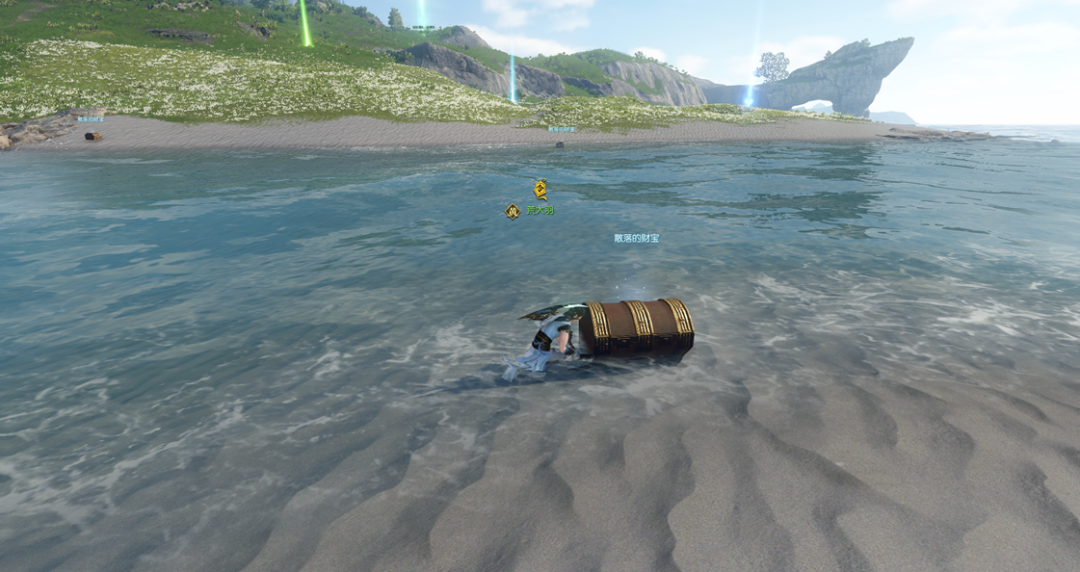The image size is (1080, 572).
Task: Click the 散落的财宝 treasure label
Action: (x=637, y=239)
